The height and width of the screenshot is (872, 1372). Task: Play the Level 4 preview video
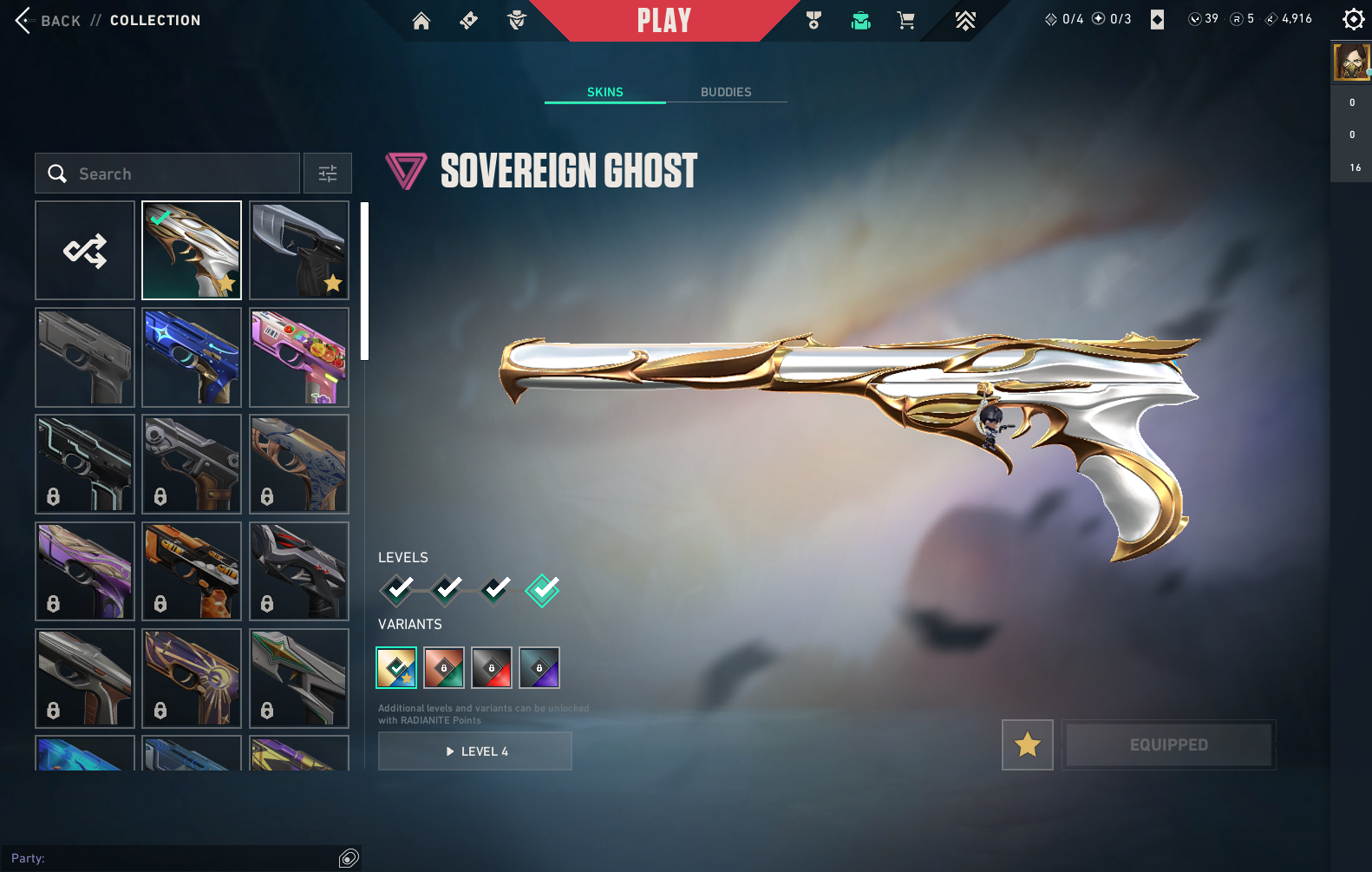coord(475,751)
